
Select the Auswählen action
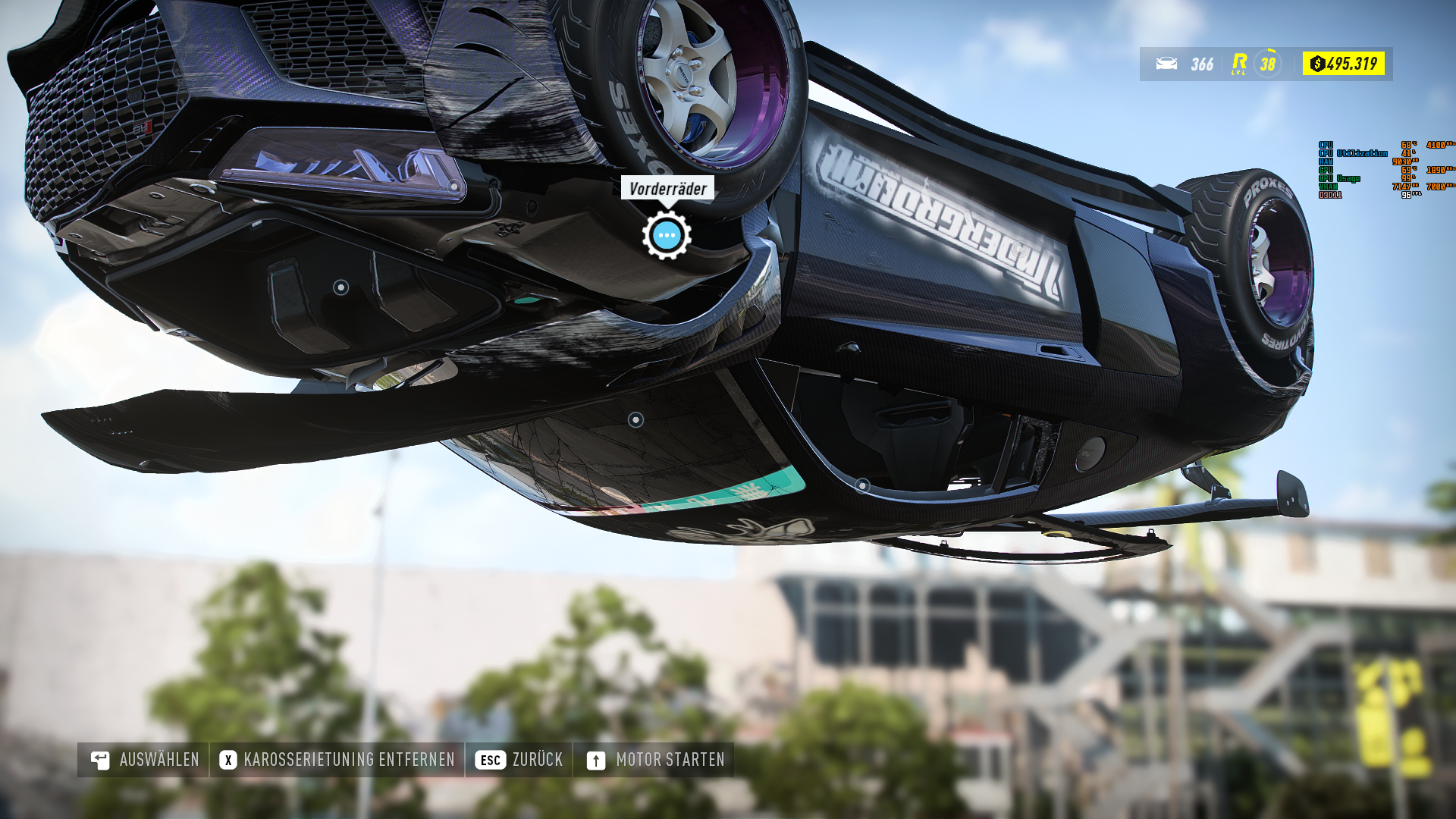tap(159, 758)
